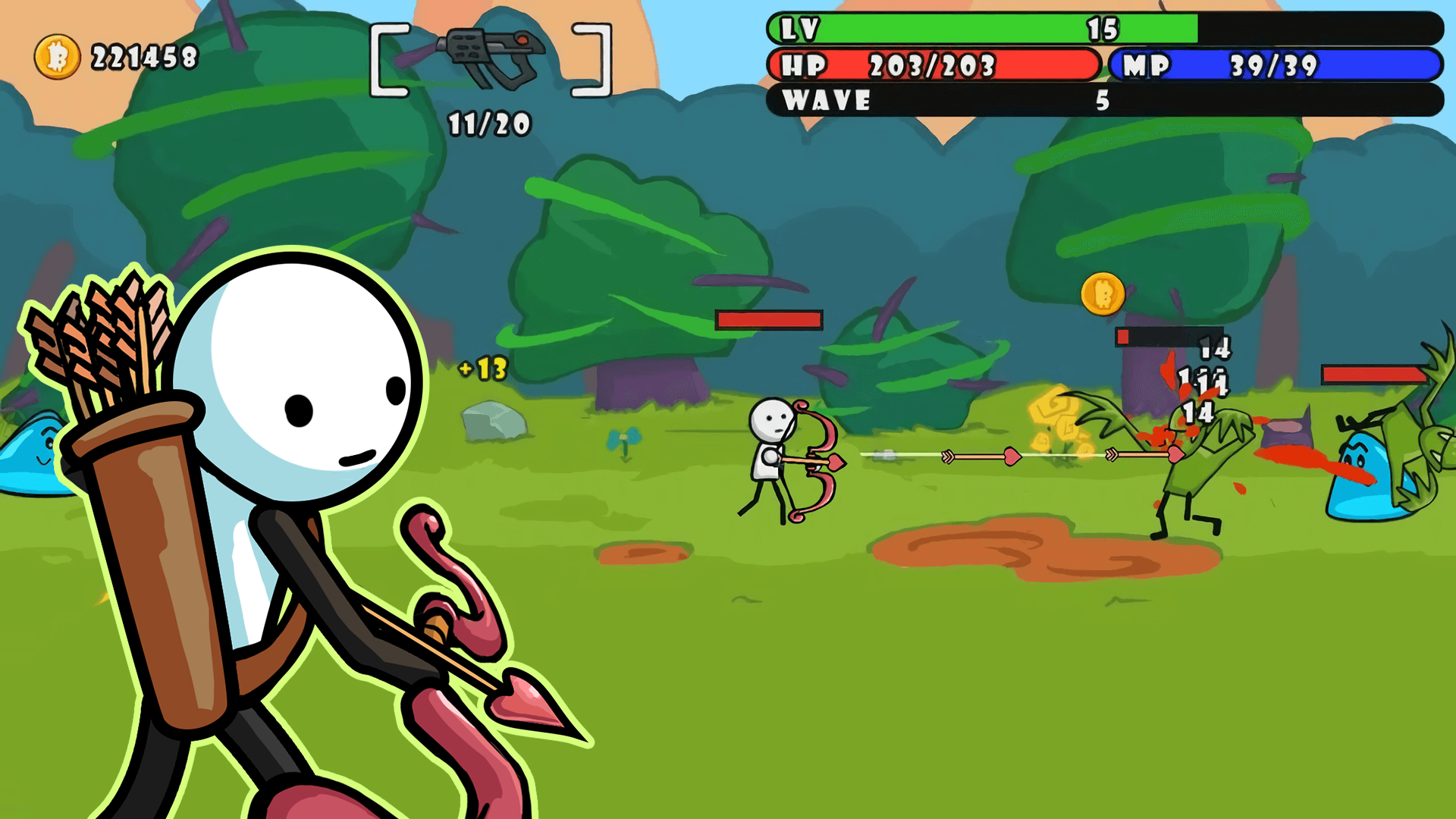The width and height of the screenshot is (1456, 819).
Task: Click the Bitcoin coin icon beside the currency total
Action: (55, 54)
